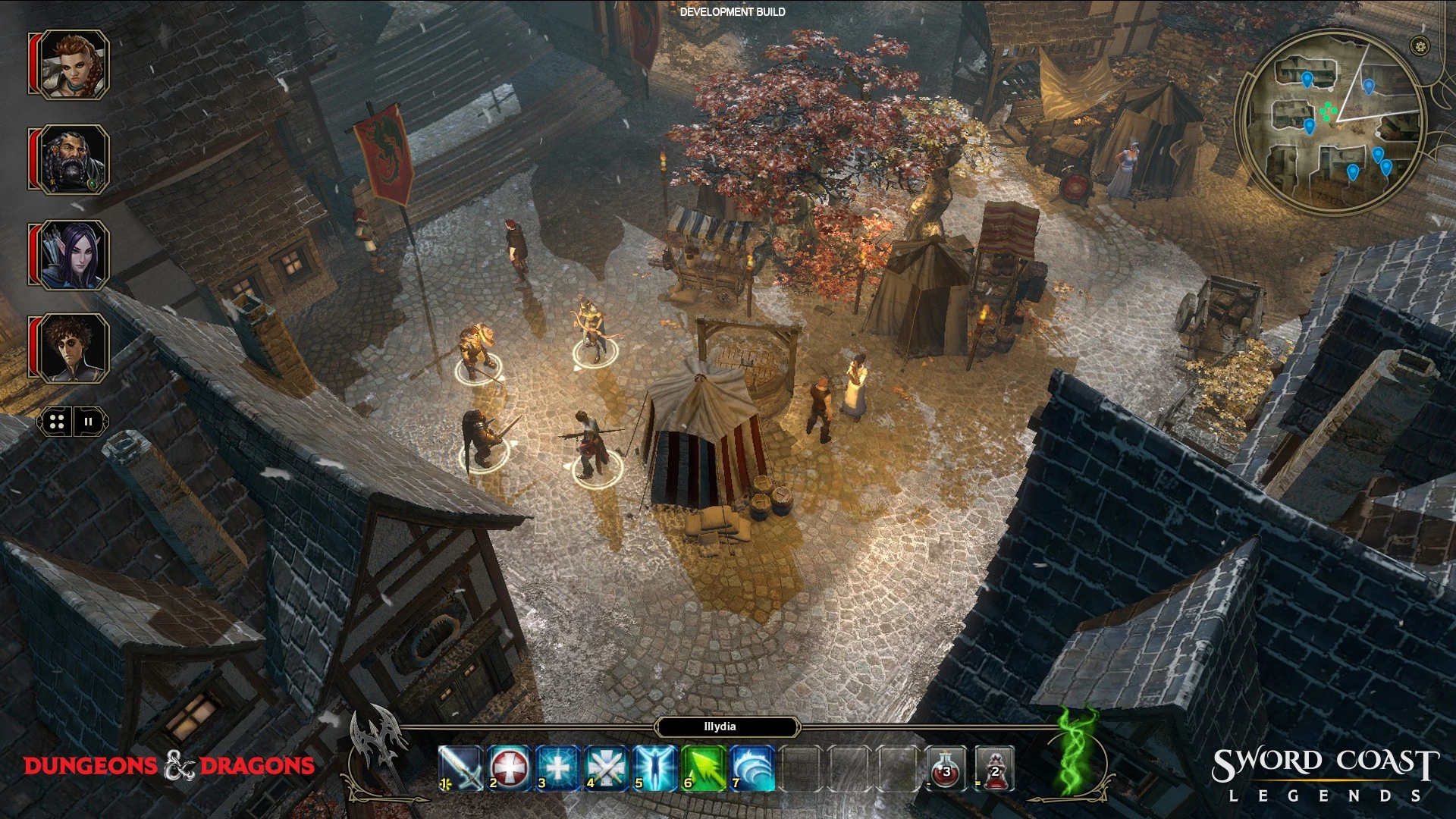Use the blue wave ability in slot 7

[x=752, y=768]
